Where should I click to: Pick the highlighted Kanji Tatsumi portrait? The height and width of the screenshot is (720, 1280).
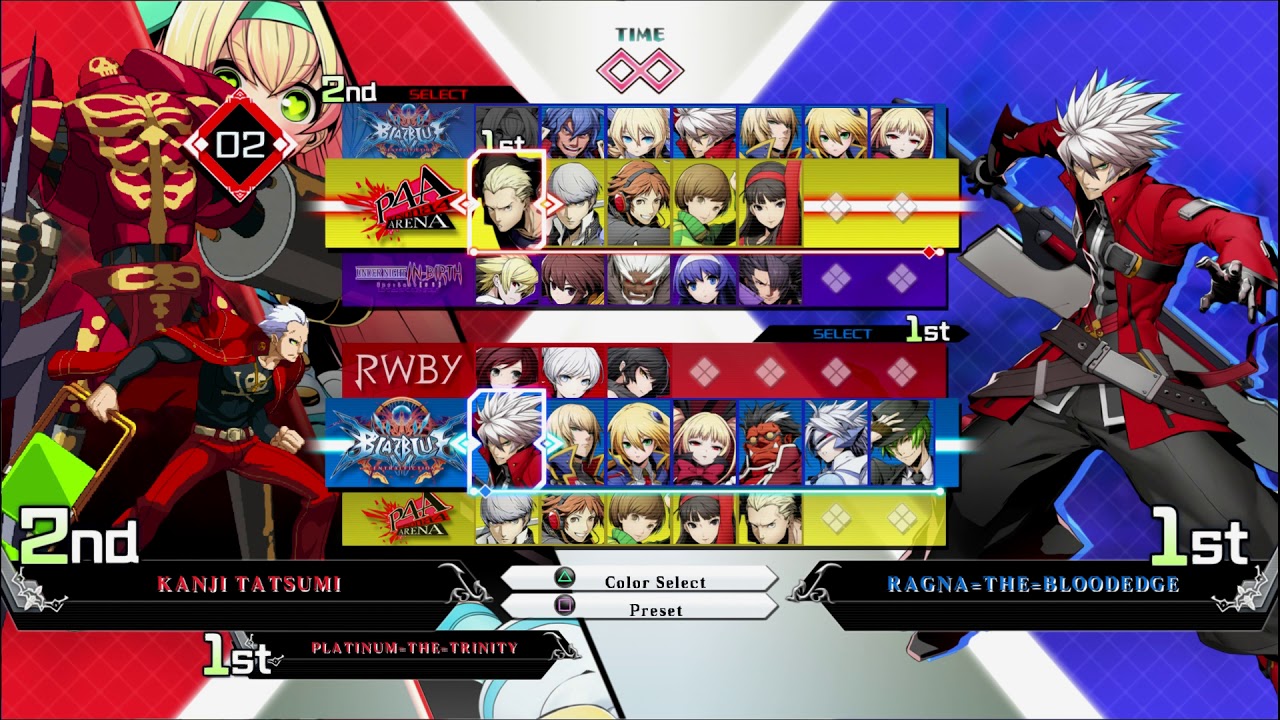pos(506,200)
